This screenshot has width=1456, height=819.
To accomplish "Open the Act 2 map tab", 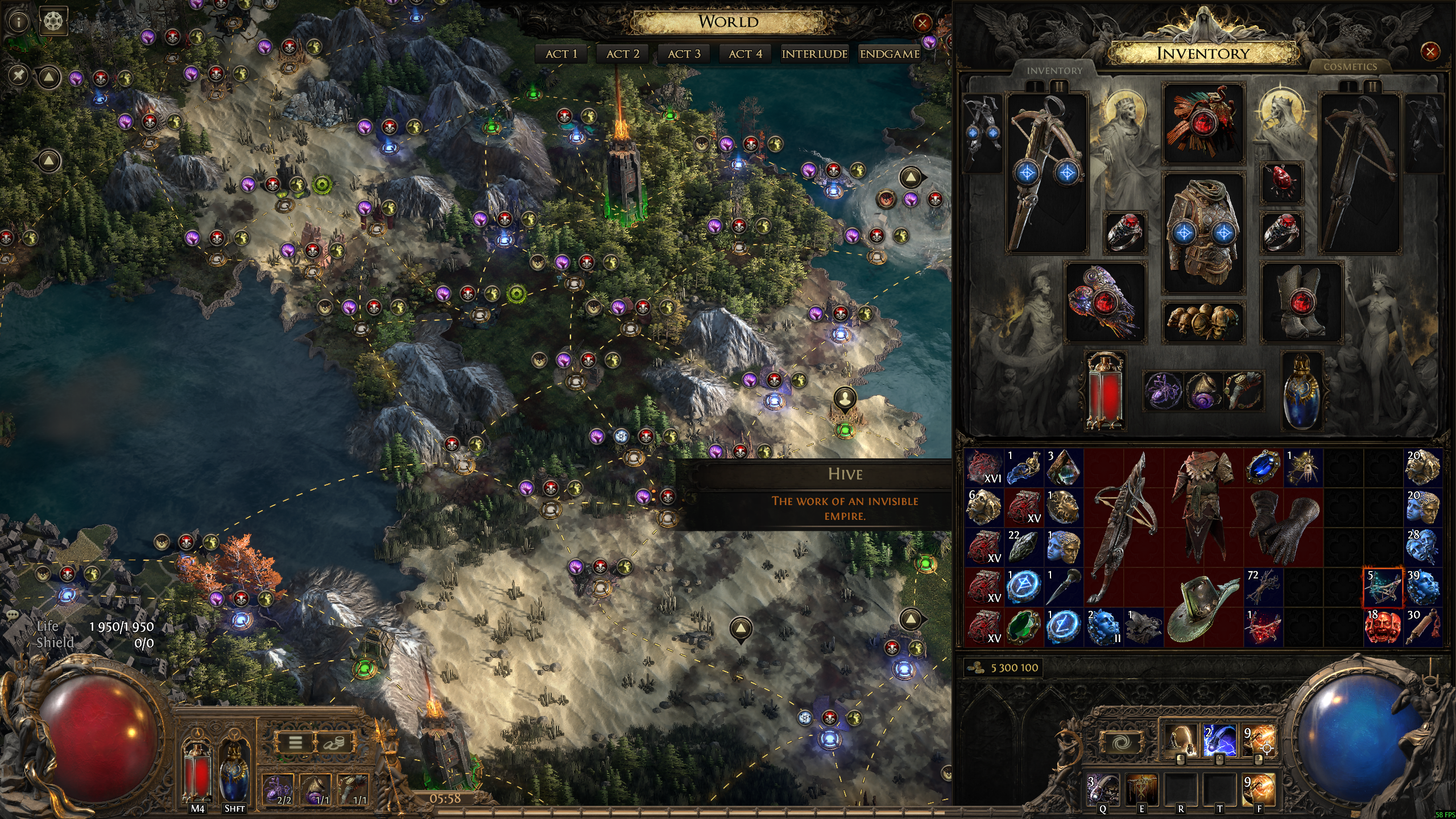I will point(623,54).
